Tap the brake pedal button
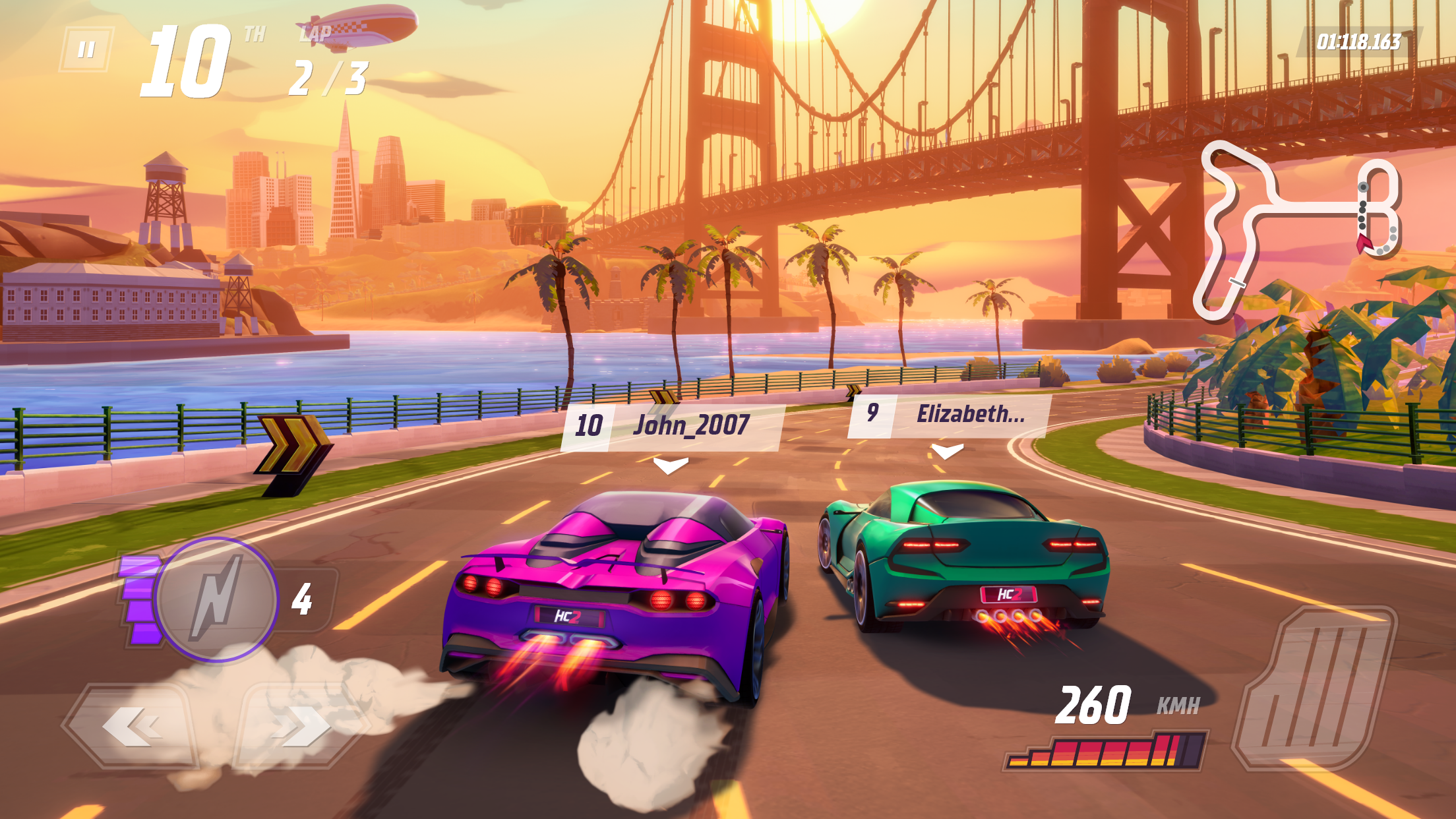Screen dimensions: 1456x819 pyautogui.click(x=1314, y=689)
